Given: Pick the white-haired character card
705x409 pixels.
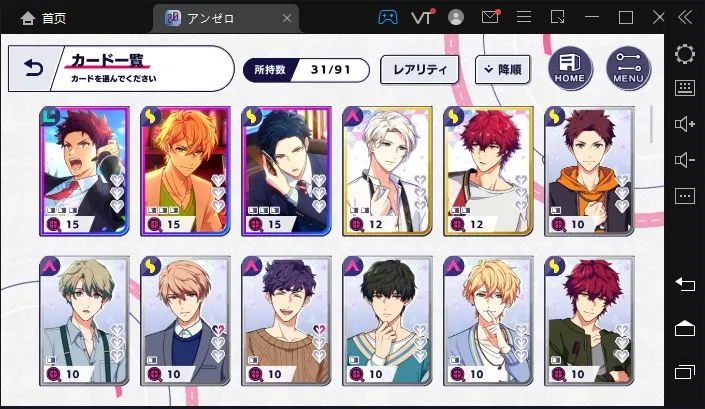Looking at the screenshot, I should 387,169.
